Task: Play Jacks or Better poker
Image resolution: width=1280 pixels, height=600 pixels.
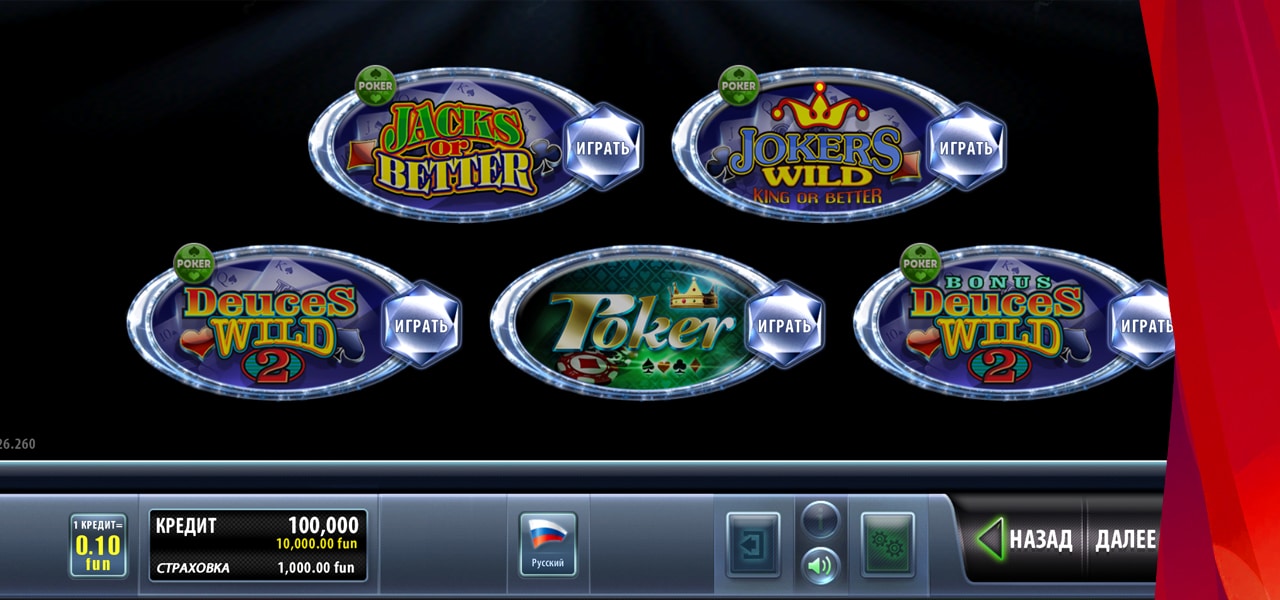Action: (602, 147)
